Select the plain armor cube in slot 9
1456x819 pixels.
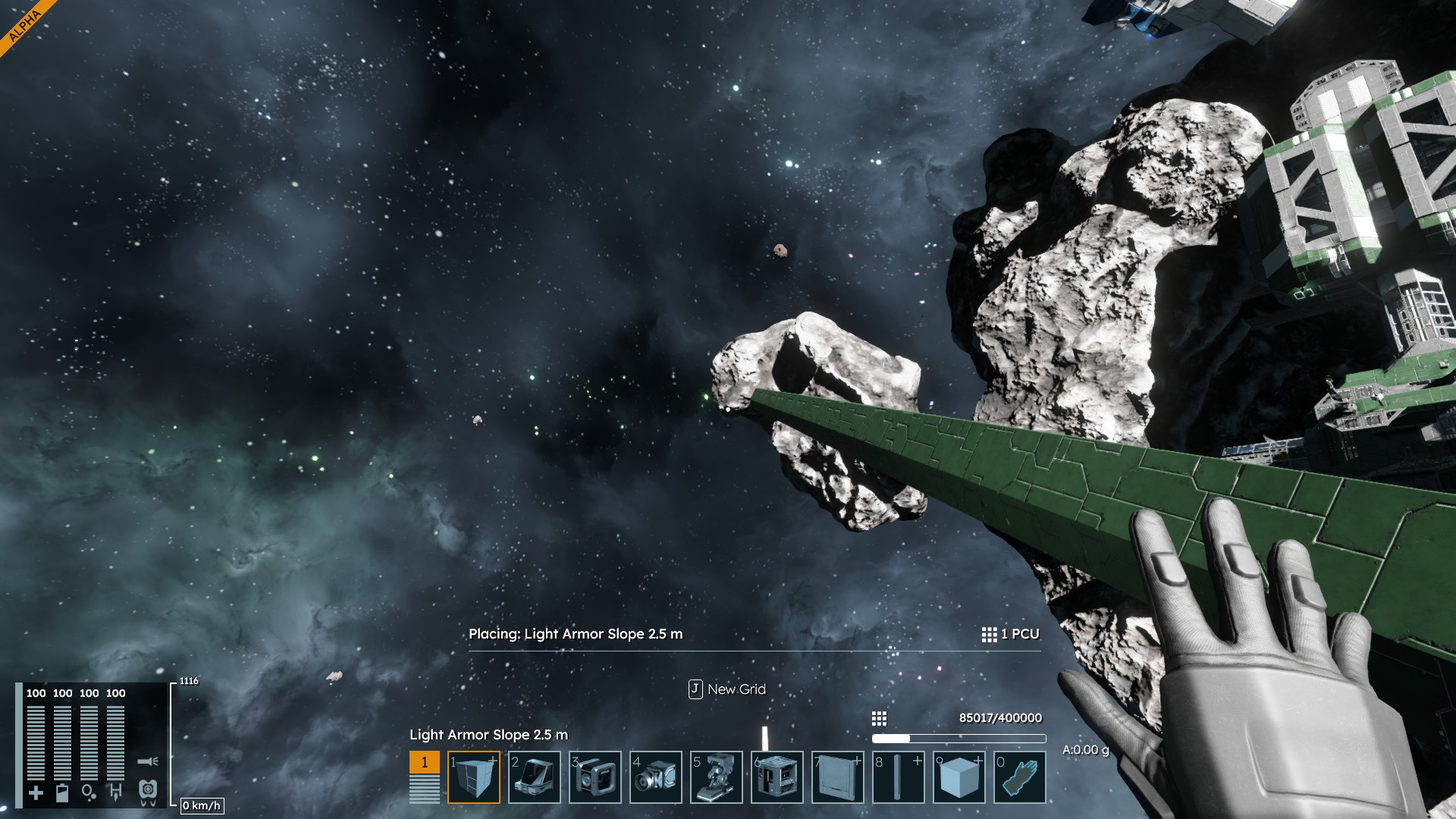coord(959,777)
